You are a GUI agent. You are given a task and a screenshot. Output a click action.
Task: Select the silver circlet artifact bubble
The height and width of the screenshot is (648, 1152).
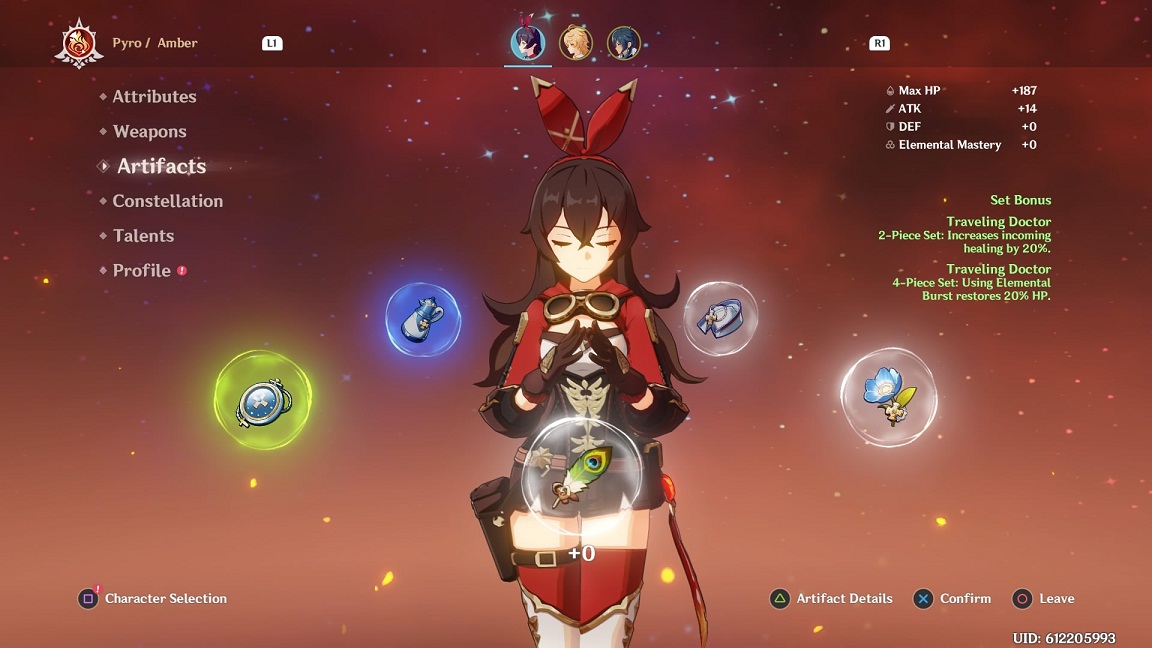[720, 318]
